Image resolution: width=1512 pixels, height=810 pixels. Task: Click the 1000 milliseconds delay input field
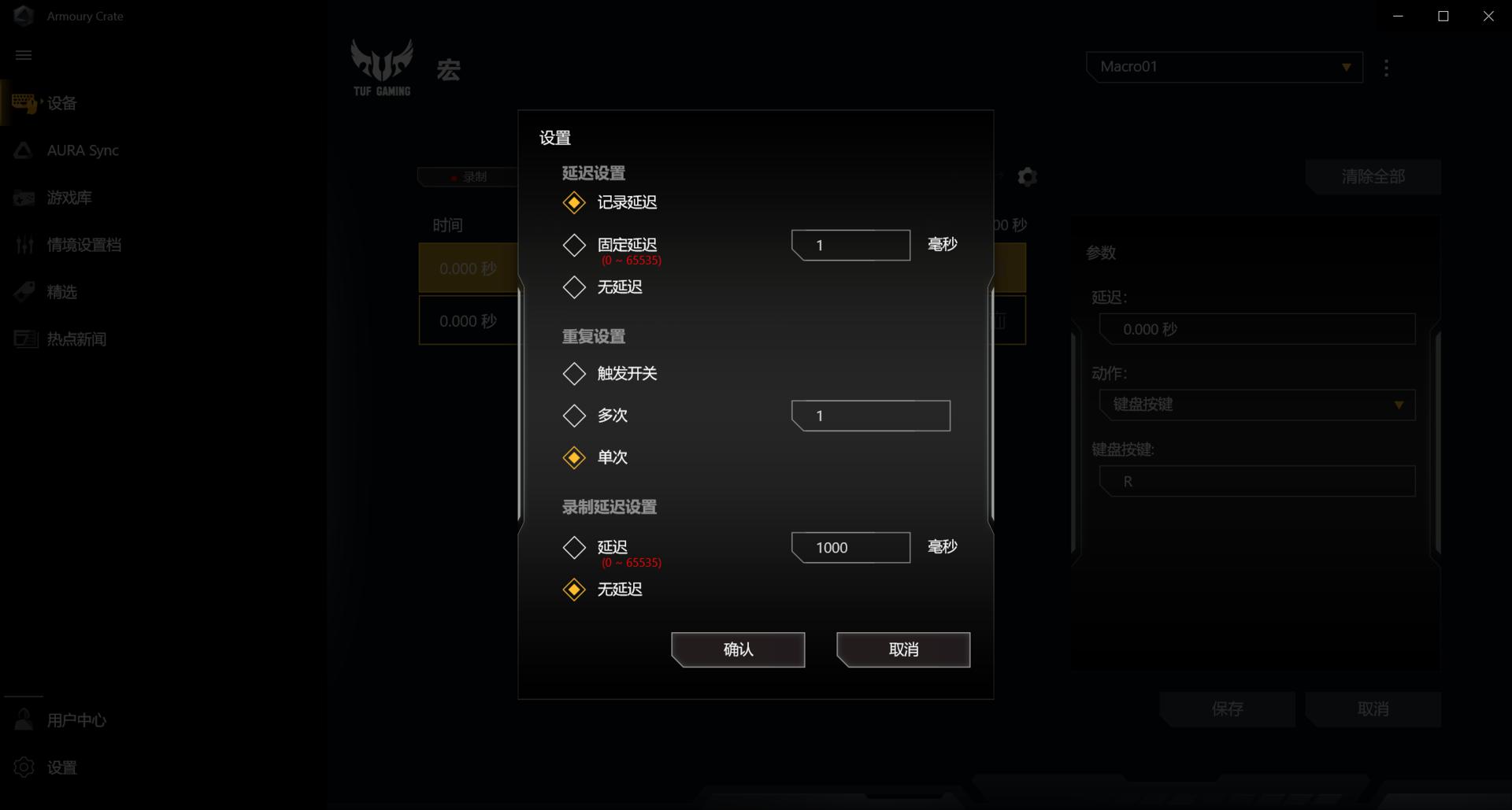[x=849, y=547]
